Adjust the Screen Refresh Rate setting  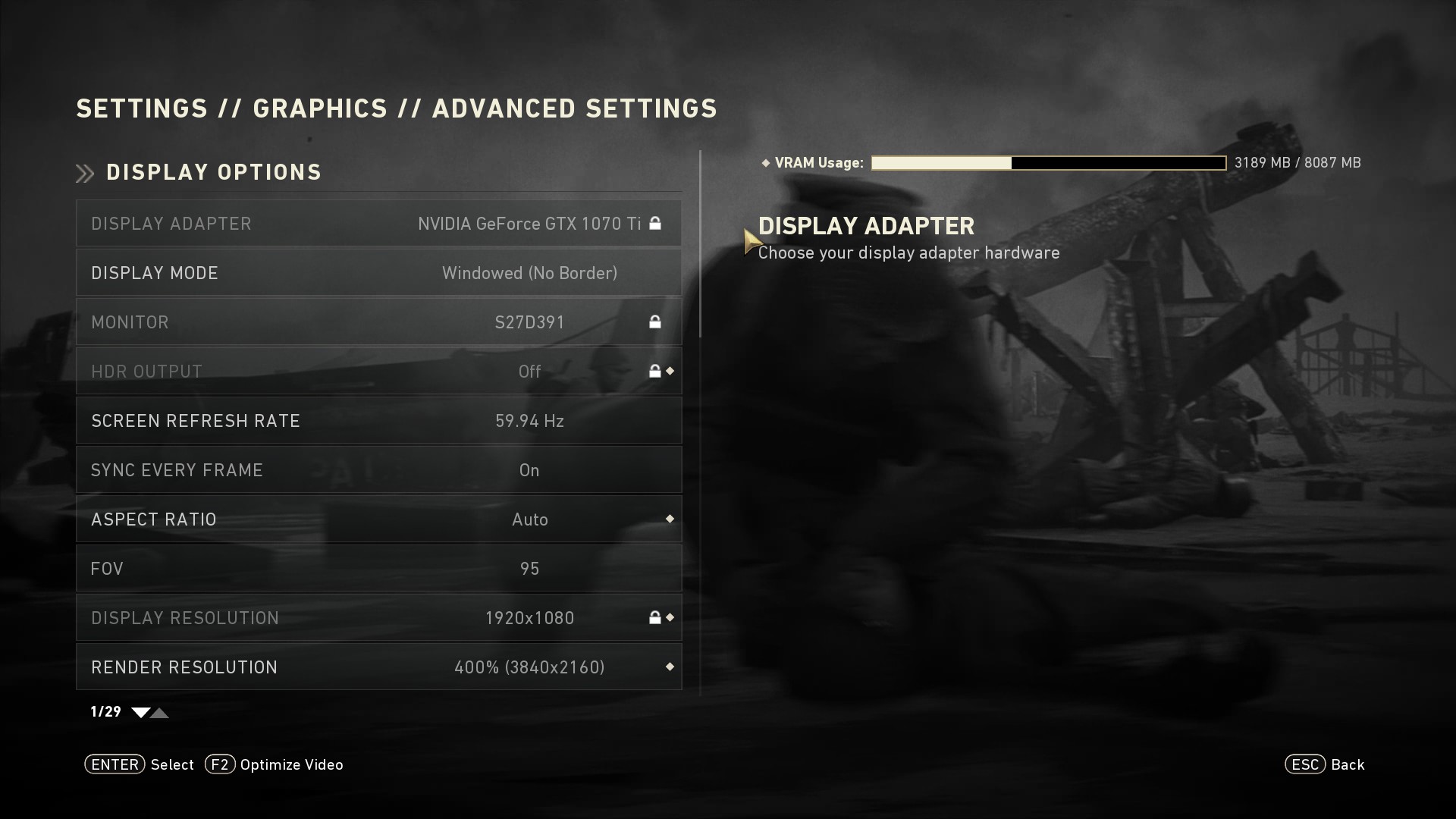(378, 421)
